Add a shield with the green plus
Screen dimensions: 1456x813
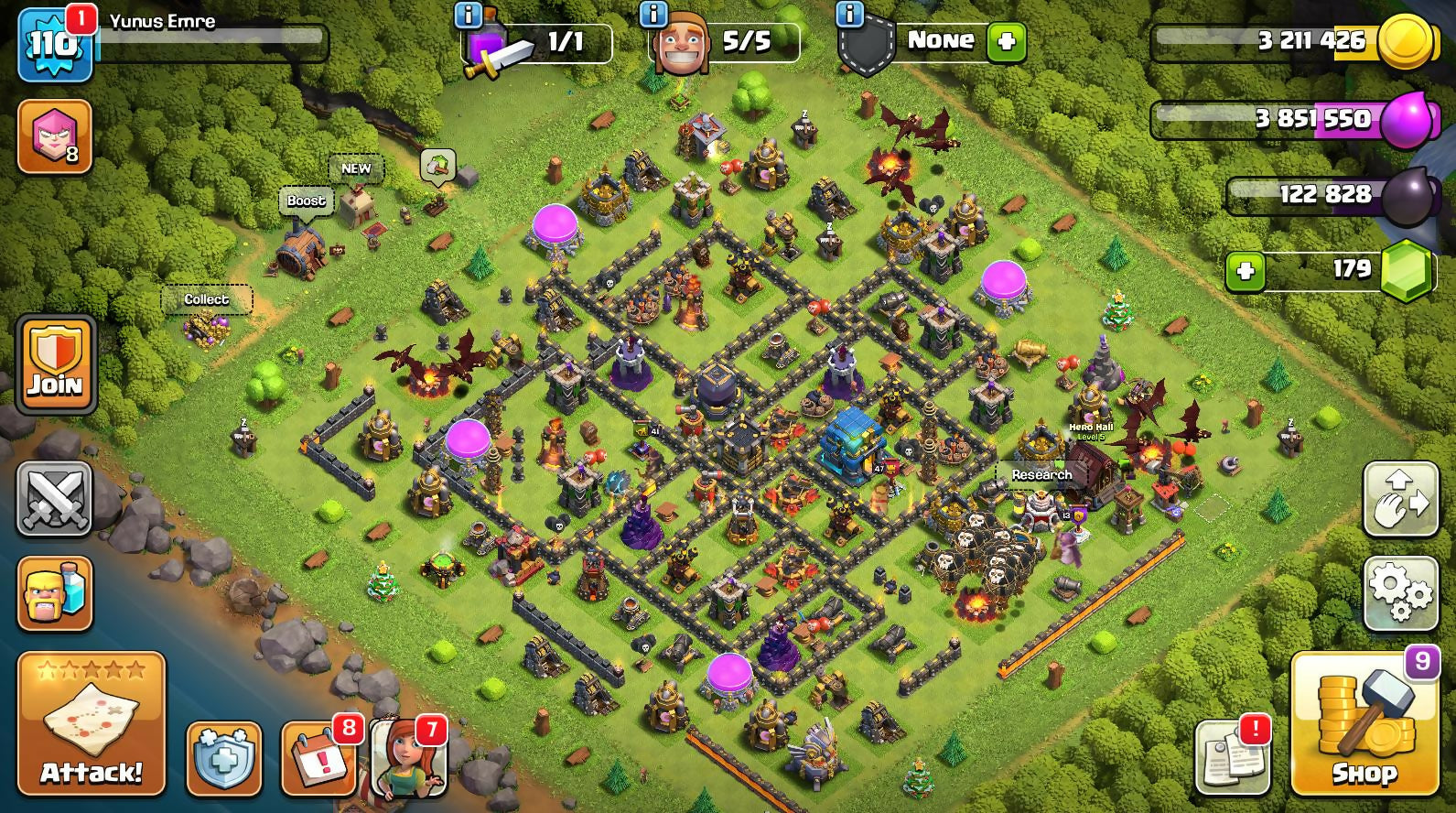(1007, 41)
